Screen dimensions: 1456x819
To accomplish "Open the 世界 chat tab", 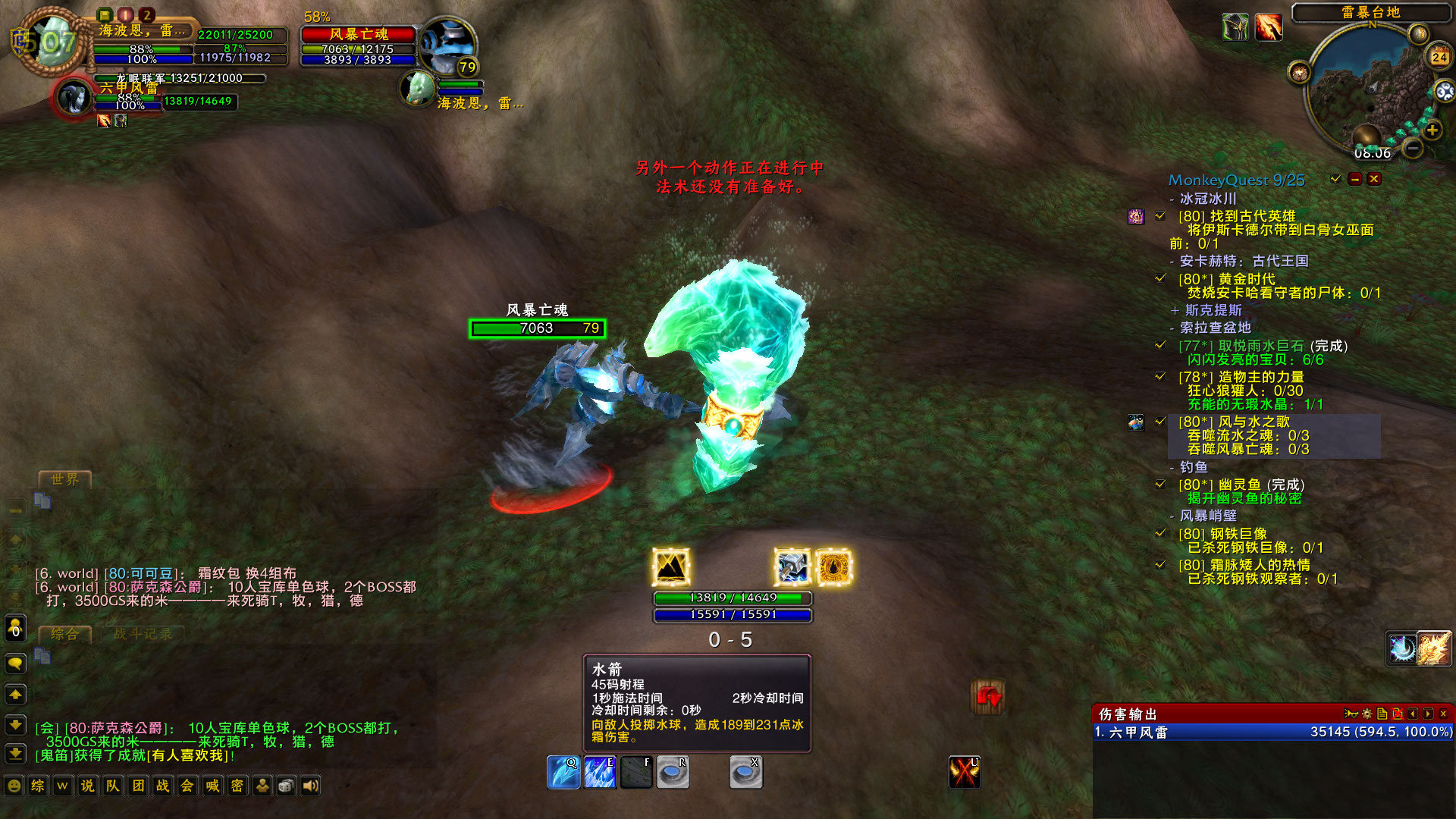I will (64, 479).
